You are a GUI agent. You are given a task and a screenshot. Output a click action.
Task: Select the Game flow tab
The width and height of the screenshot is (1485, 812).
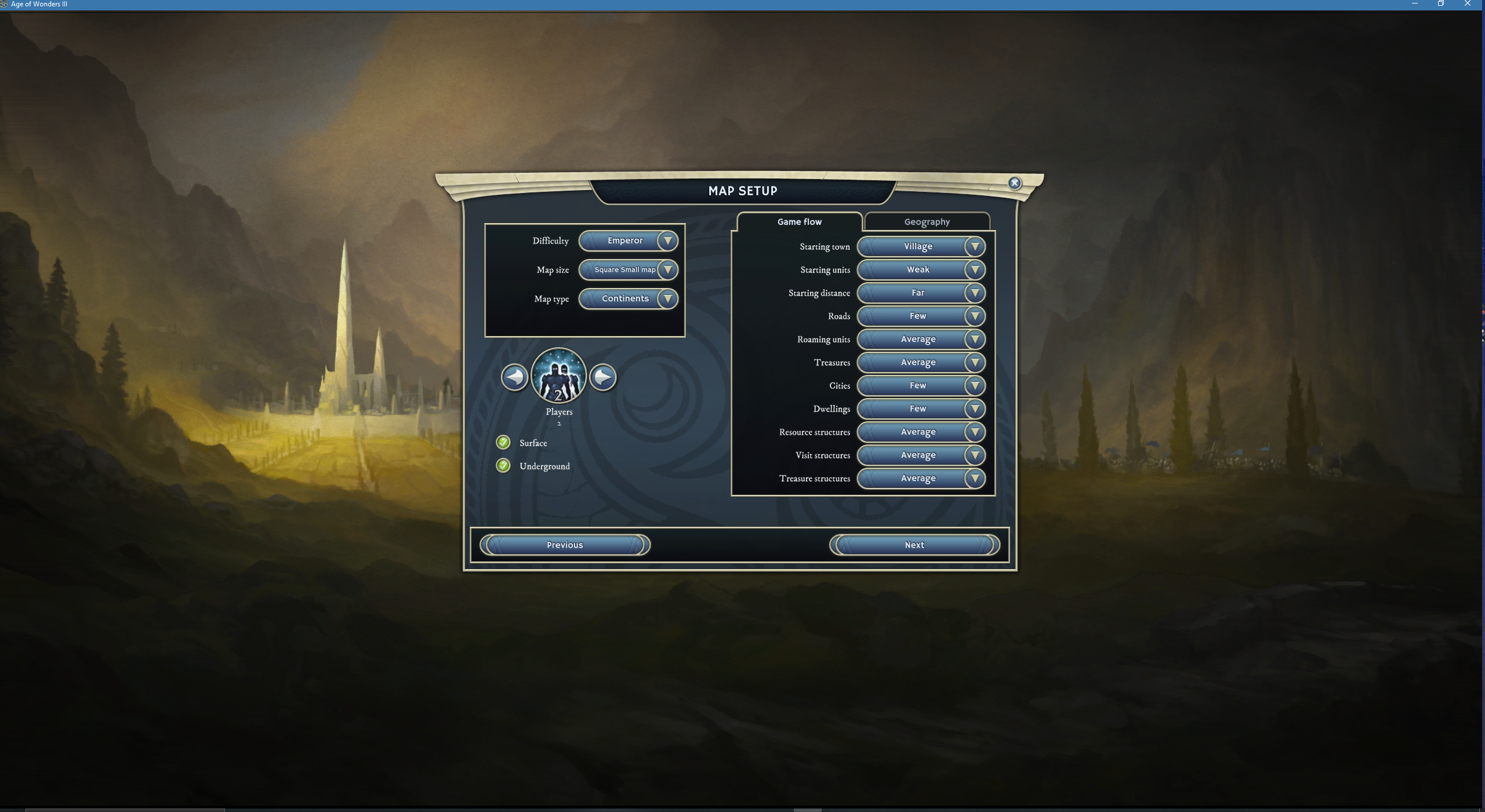click(799, 222)
